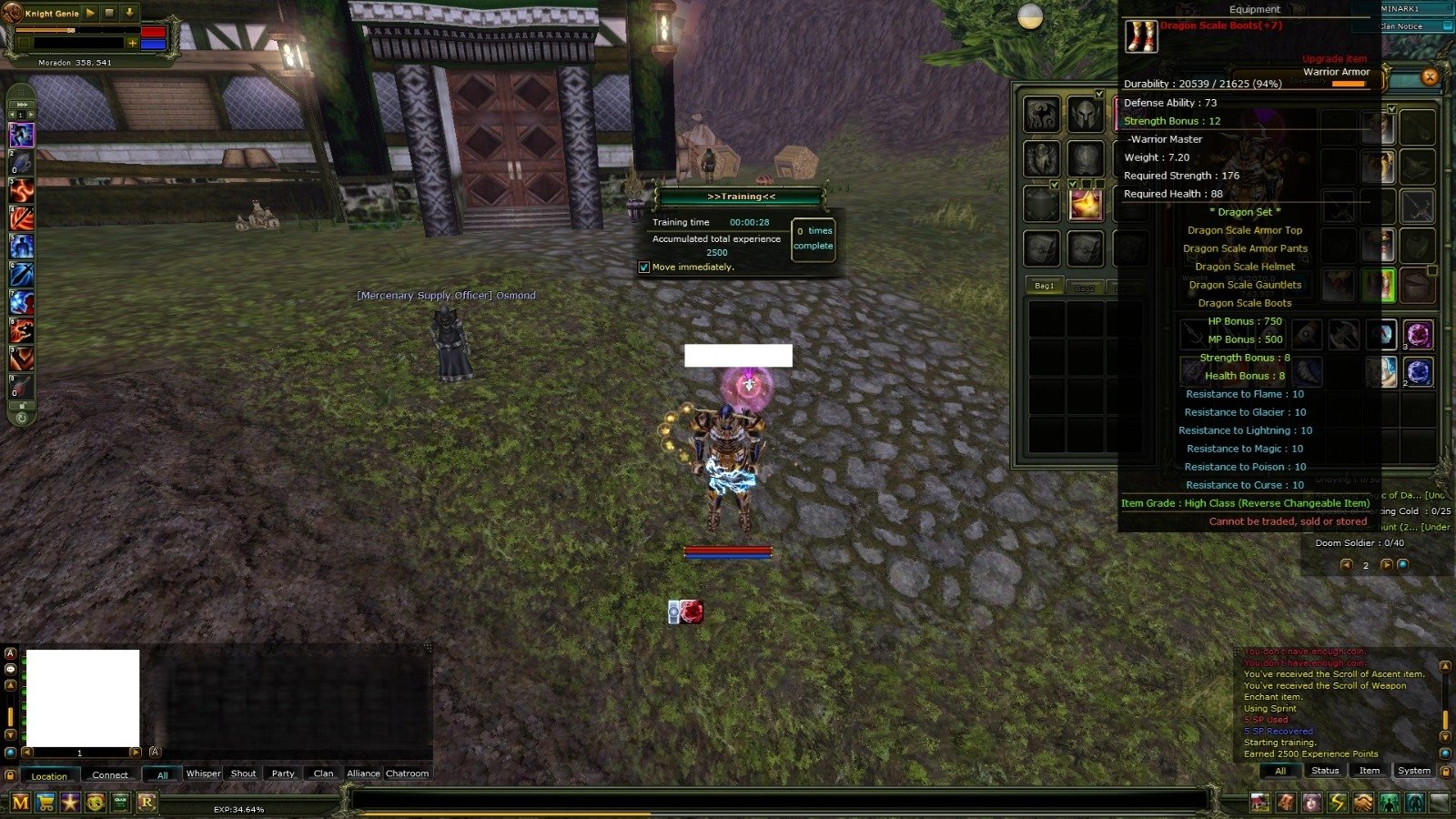This screenshot has width=1456, height=819.
Task: Click the Dragon Scale Helmet set link
Action: tap(1245, 266)
